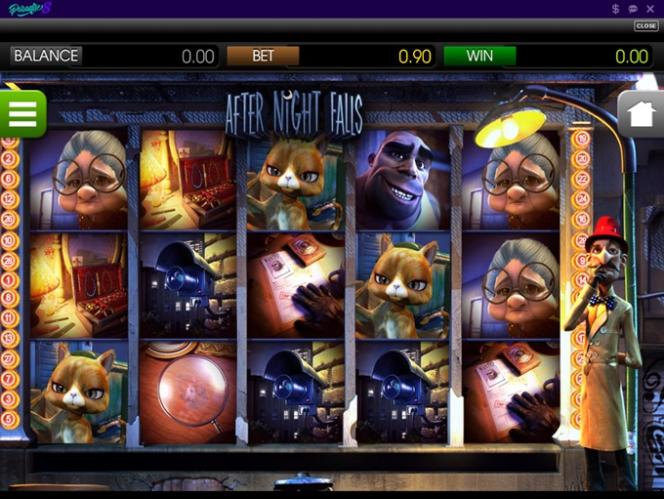This screenshot has width=664, height=499.
Task: Click the orange BET button
Action: pos(262,56)
